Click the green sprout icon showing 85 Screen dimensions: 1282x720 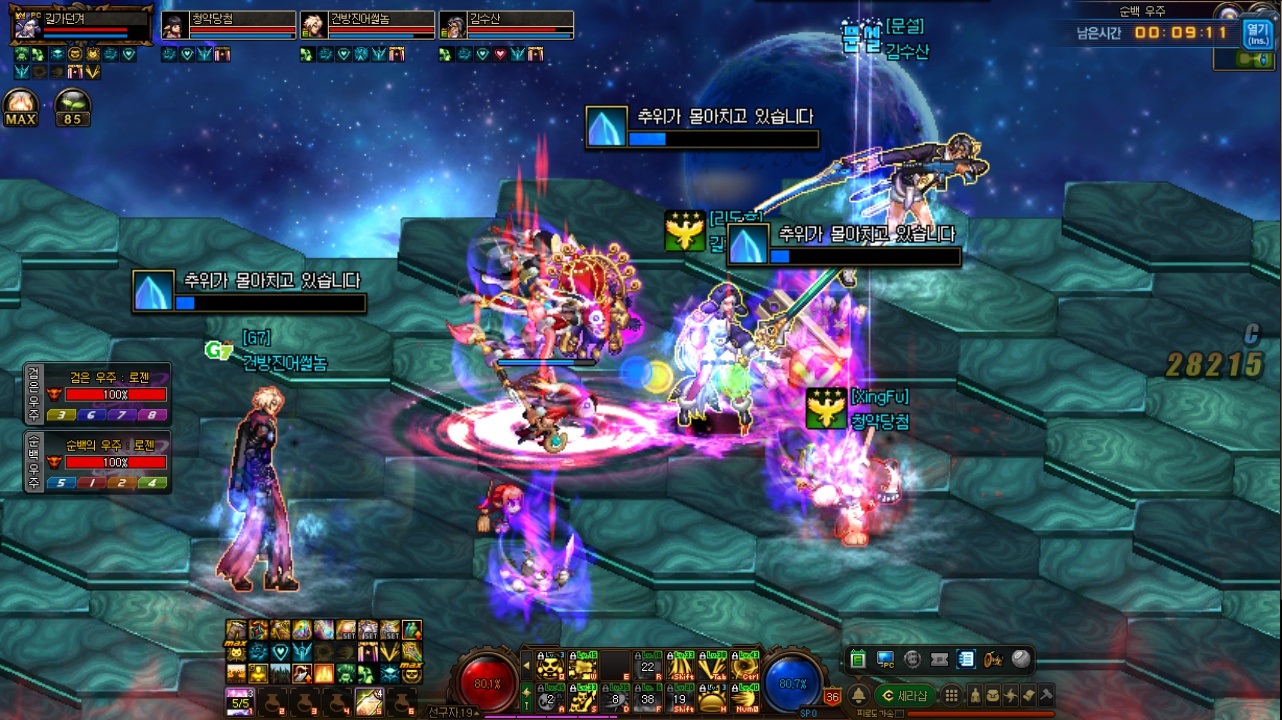pyautogui.click(x=72, y=106)
